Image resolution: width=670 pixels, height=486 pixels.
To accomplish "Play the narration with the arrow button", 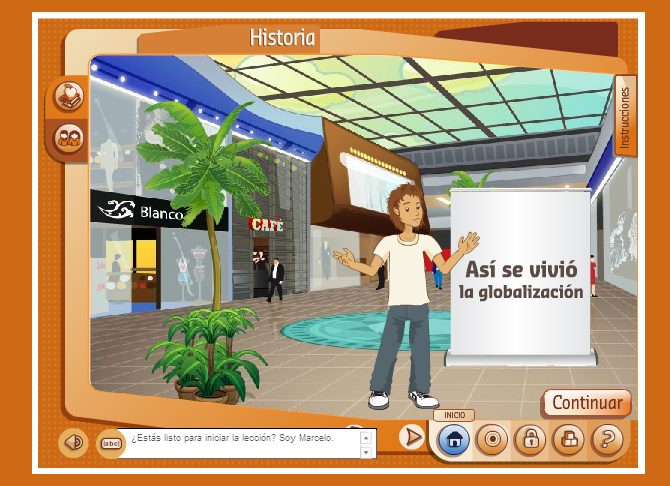I will coord(410,437).
